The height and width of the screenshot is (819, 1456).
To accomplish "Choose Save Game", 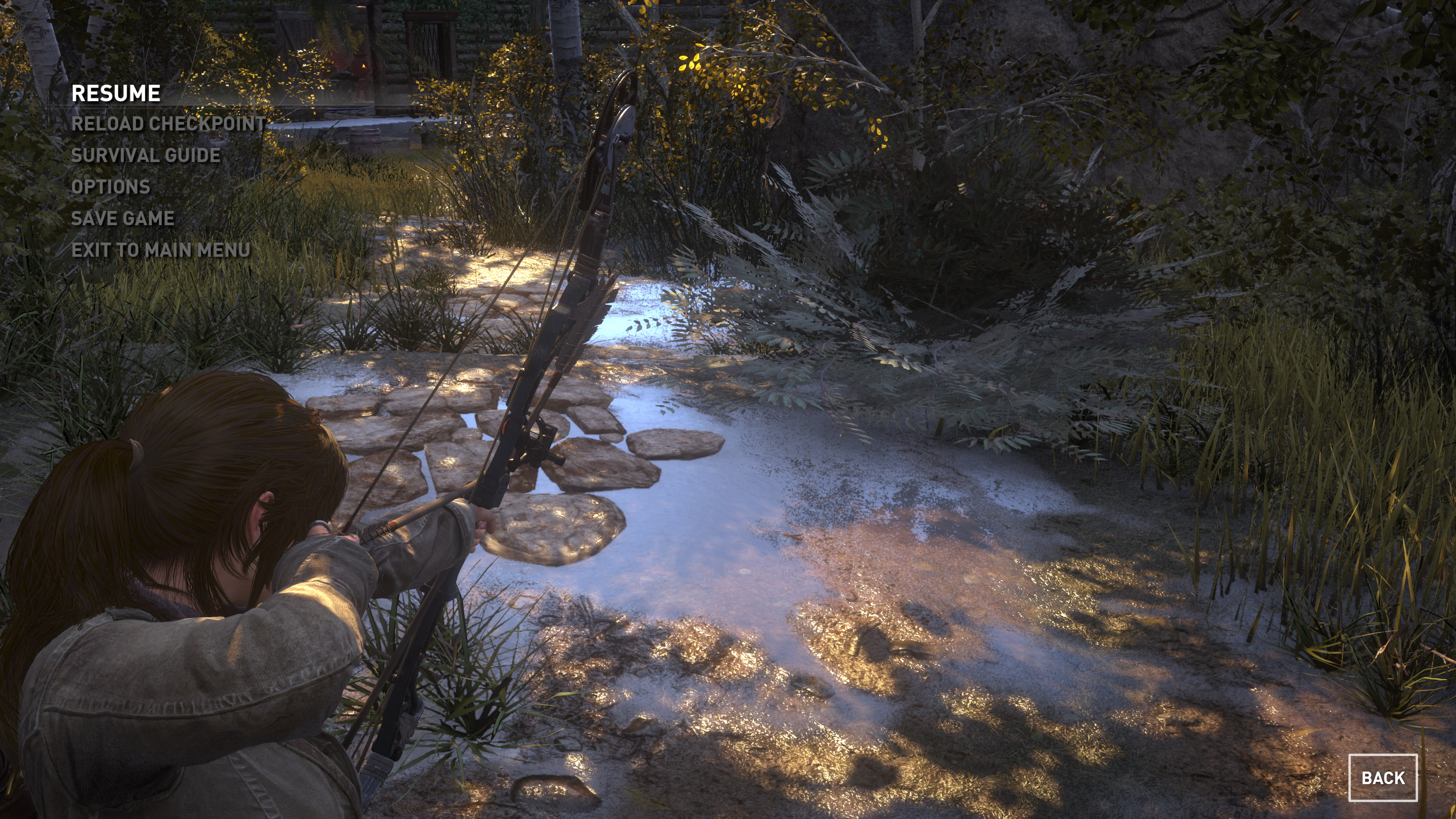I will 122,219.
